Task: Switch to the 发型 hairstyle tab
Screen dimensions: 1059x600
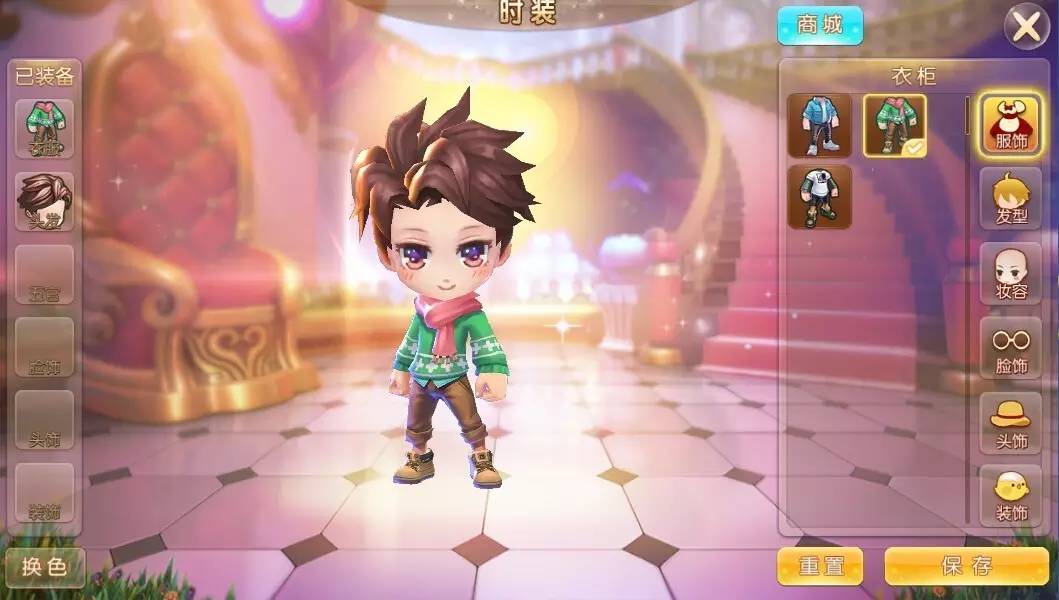Action: click(x=1010, y=199)
